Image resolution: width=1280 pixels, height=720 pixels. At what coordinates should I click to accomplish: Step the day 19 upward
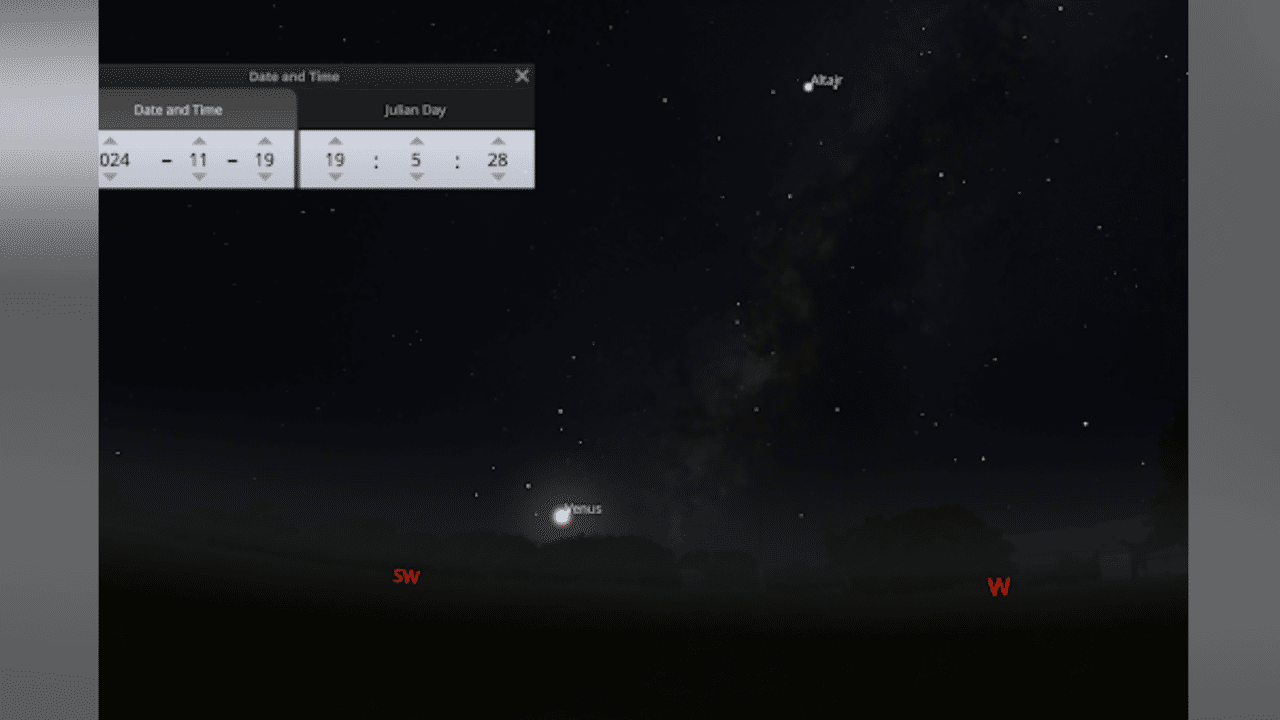264,140
